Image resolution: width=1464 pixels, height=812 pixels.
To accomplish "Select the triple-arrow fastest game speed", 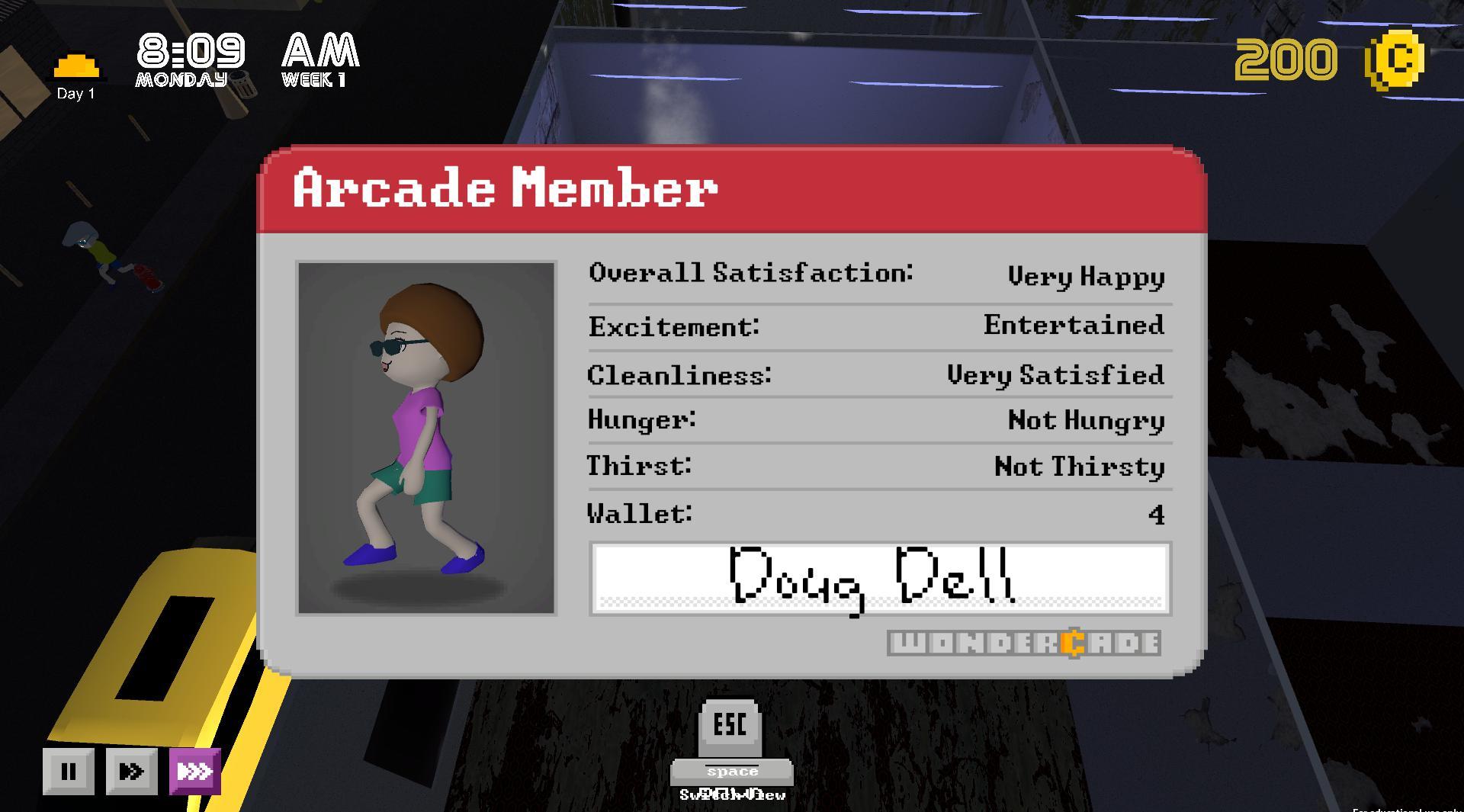I will pyautogui.click(x=195, y=771).
